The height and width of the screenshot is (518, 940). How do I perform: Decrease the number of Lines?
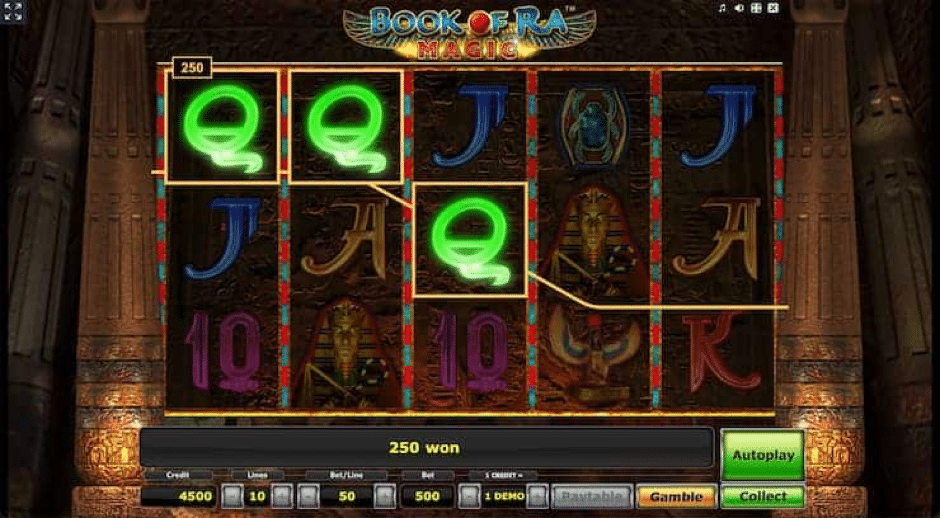coord(231,496)
